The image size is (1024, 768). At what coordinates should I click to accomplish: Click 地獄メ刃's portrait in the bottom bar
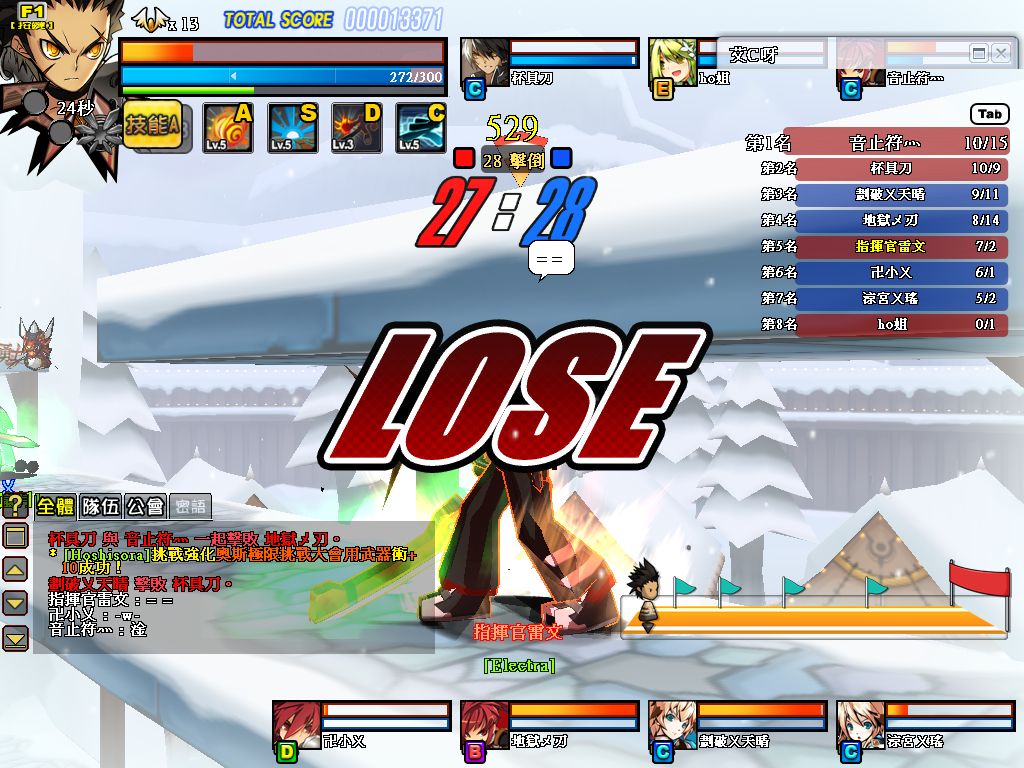click(484, 724)
